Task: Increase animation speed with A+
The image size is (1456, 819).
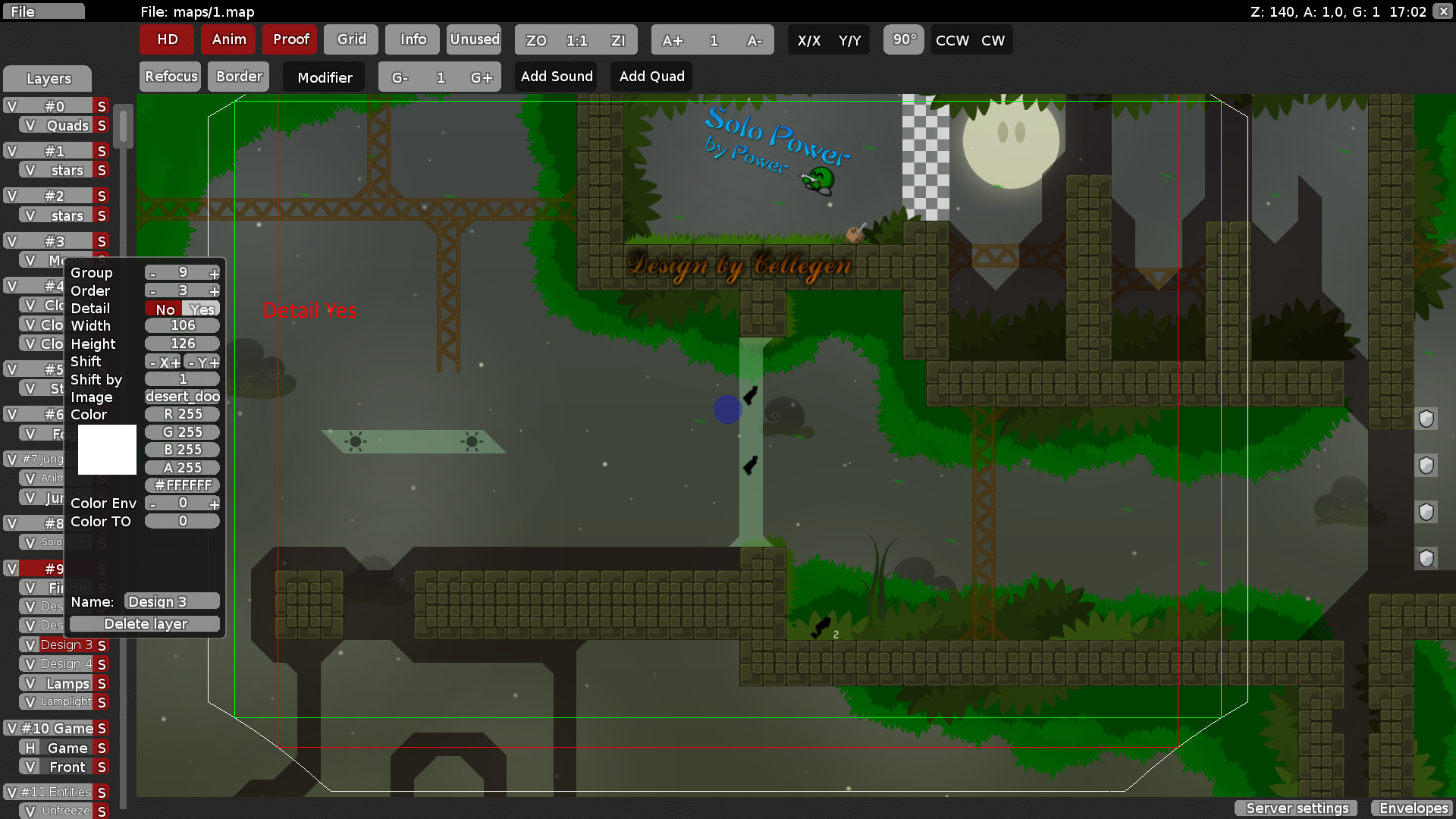Action: click(673, 40)
